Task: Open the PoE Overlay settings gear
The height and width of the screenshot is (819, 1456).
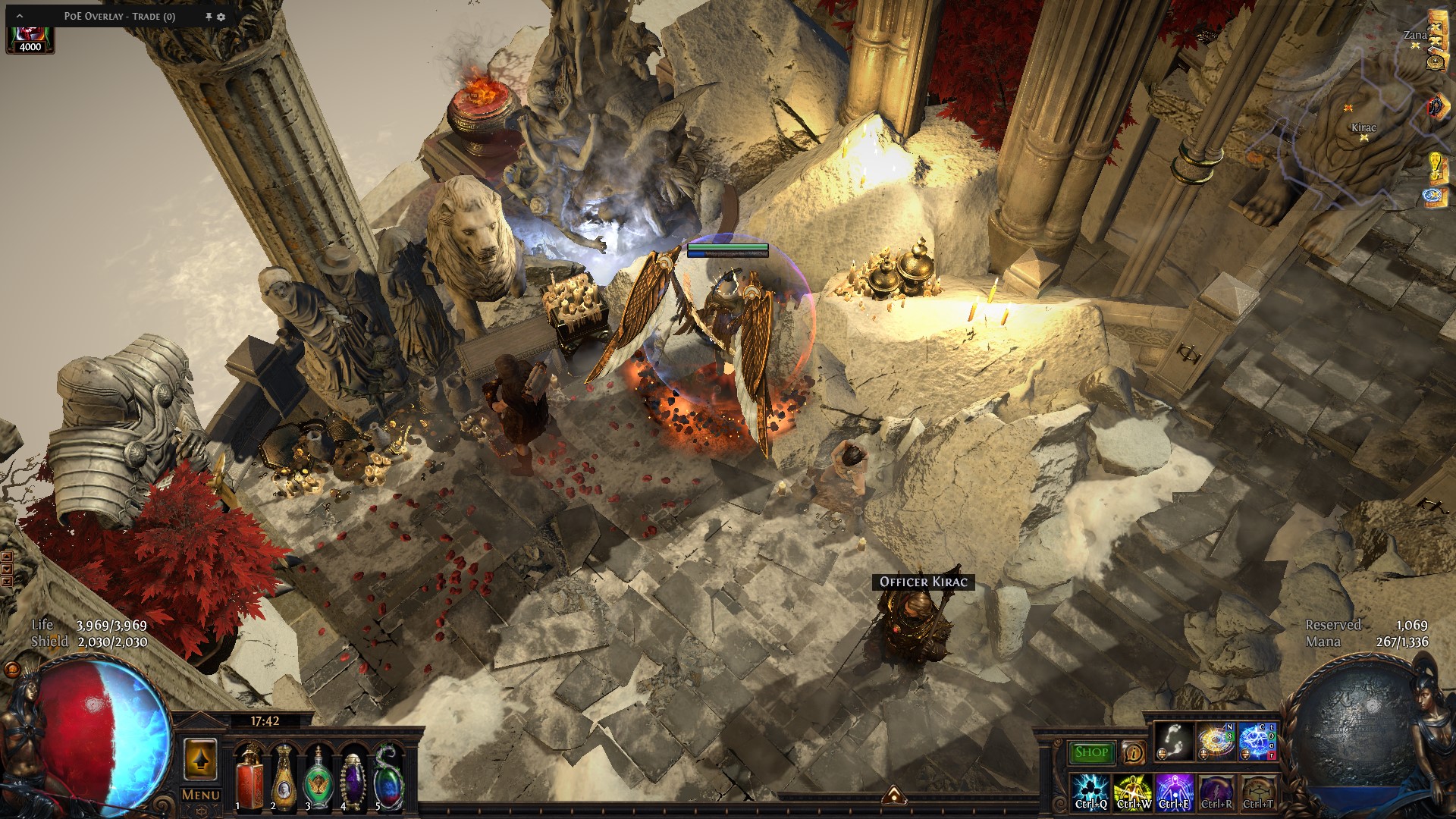Action: (221, 17)
